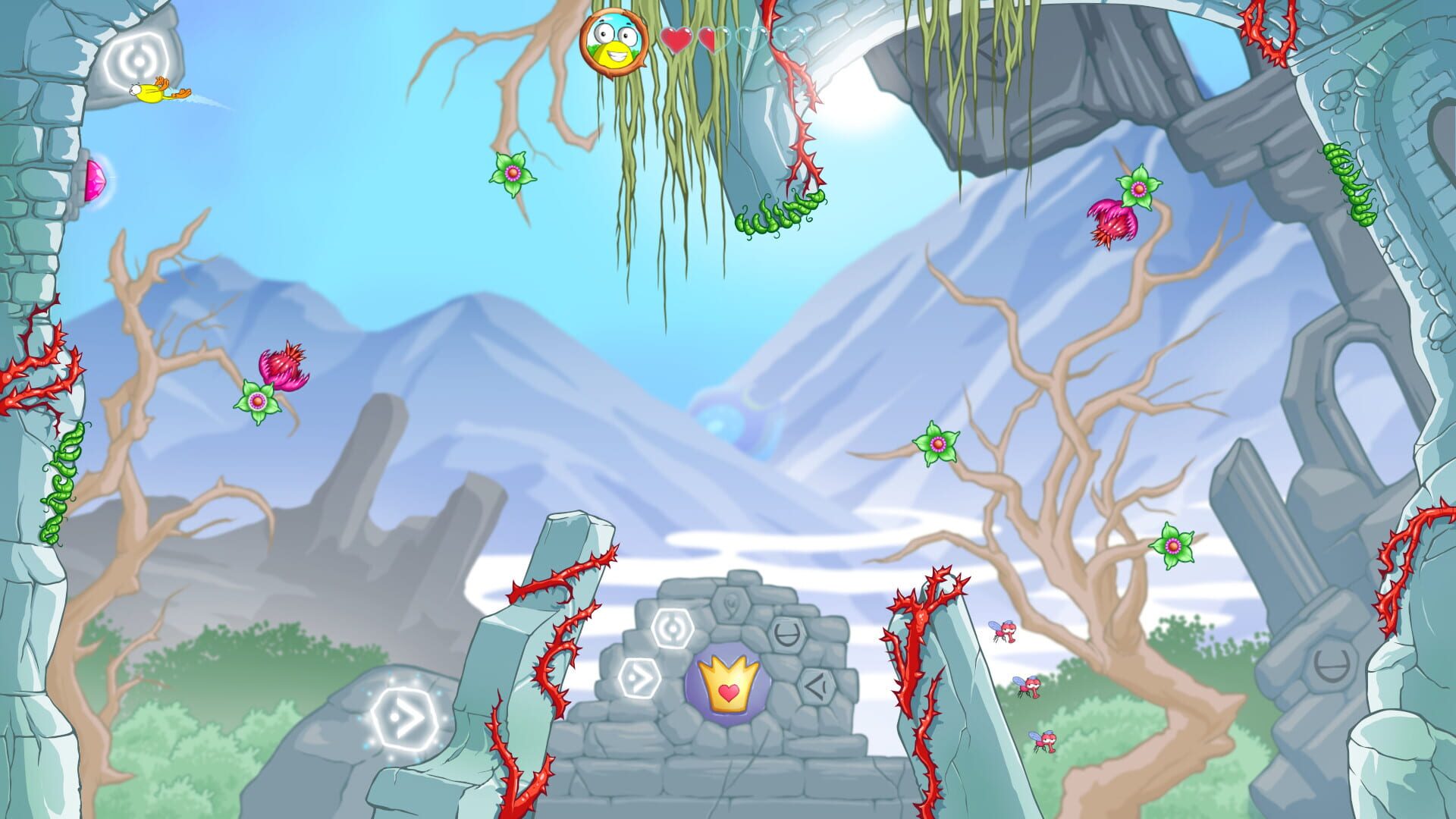Click the full red heart in the HUD

(x=676, y=39)
